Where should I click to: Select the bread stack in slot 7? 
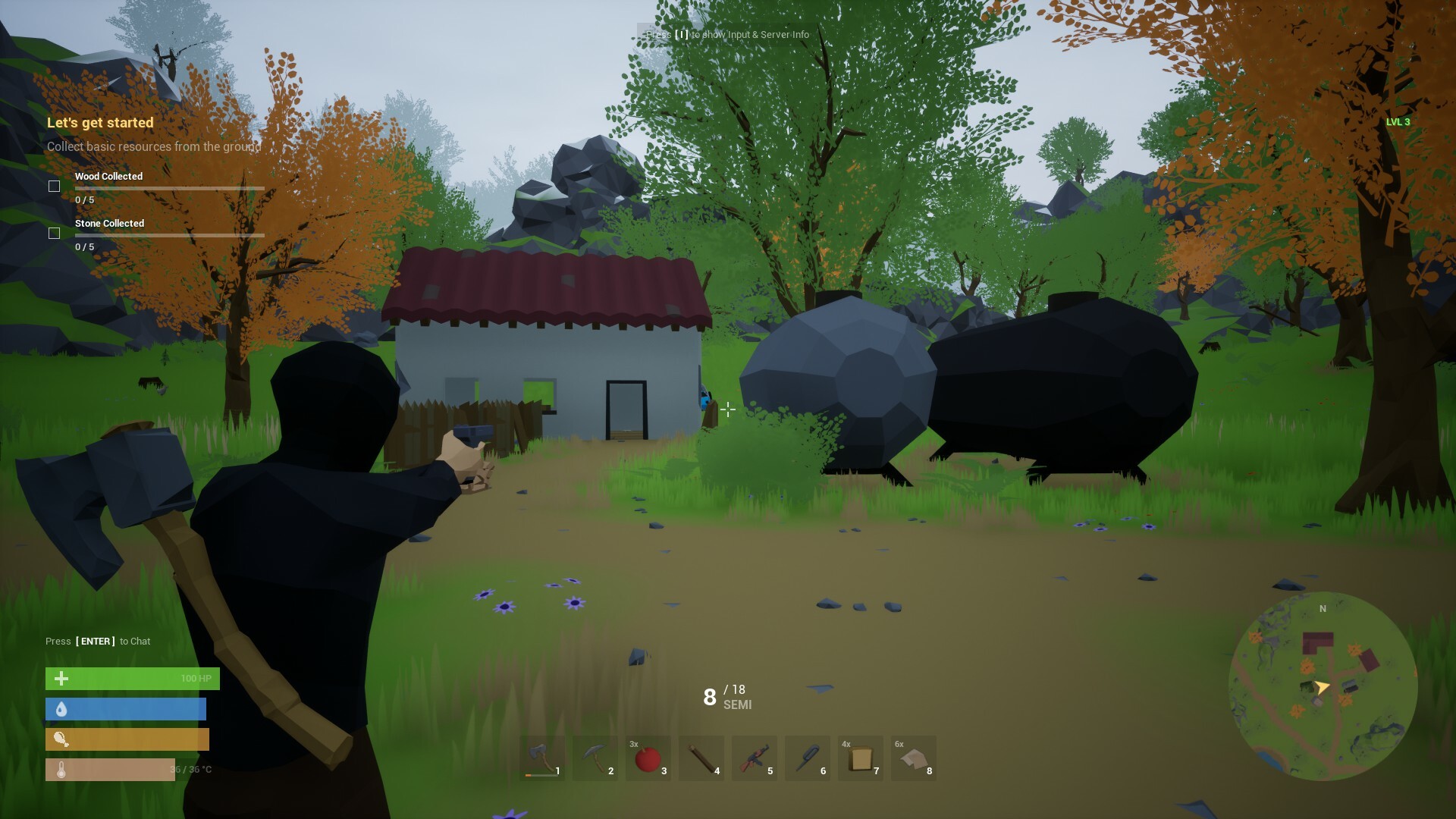[860, 758]
